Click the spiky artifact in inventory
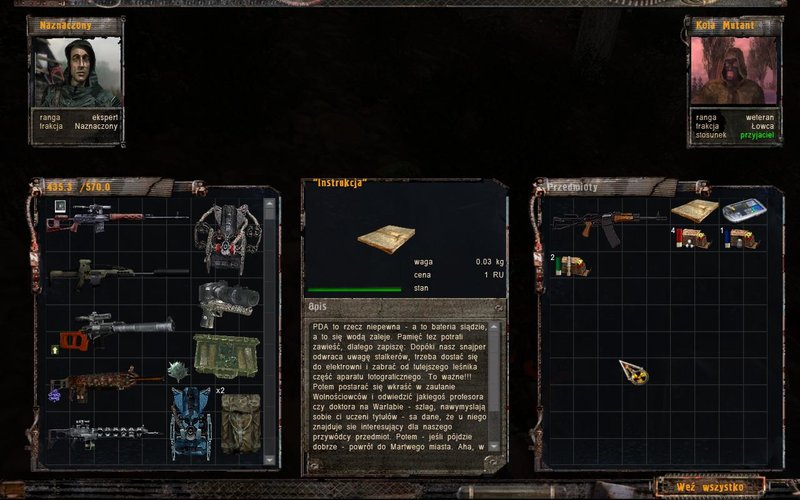Image resolution: width=800 pixels, height=500 pixels. click(178, 371)
